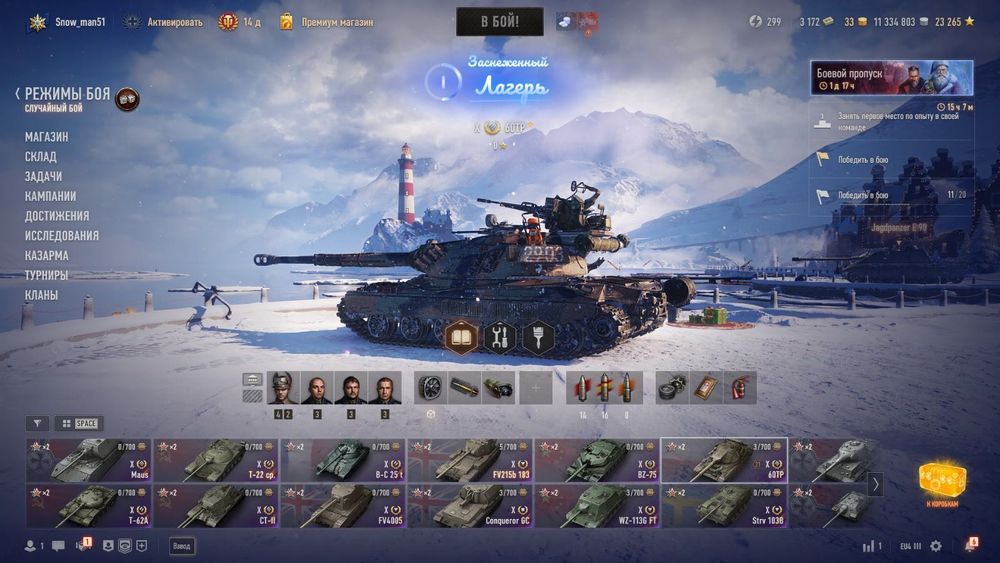Open the СКЛАД depot menu

(x=41, y=157)
